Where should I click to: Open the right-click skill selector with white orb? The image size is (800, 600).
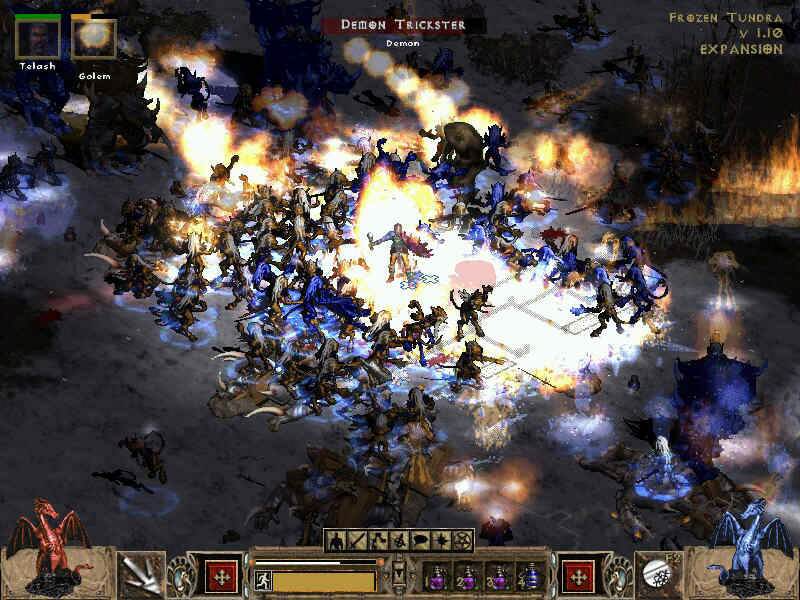point(660,575)
